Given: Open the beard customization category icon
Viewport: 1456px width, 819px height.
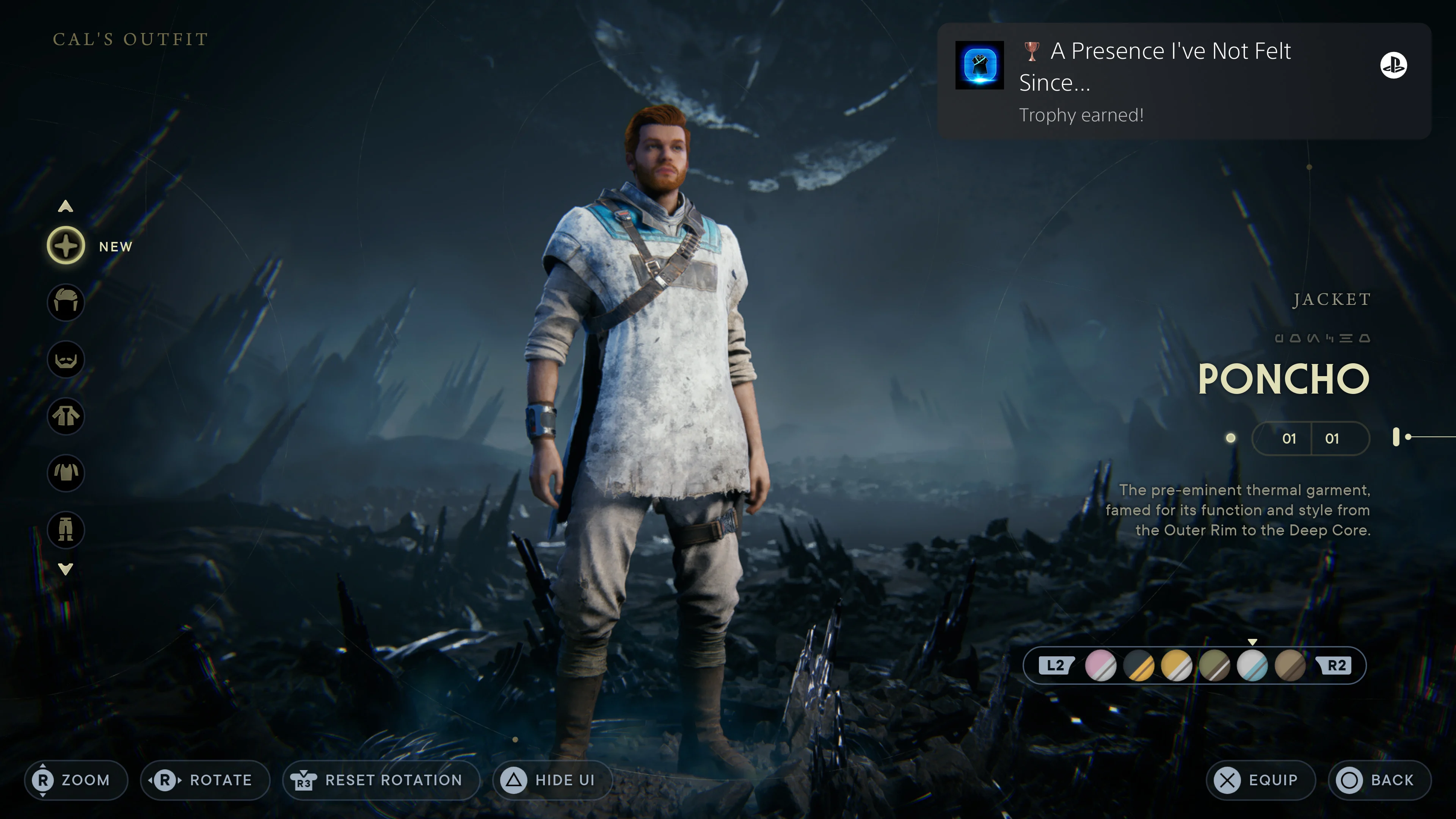Looking at the screenshot, I should click(x=66, y=359).
